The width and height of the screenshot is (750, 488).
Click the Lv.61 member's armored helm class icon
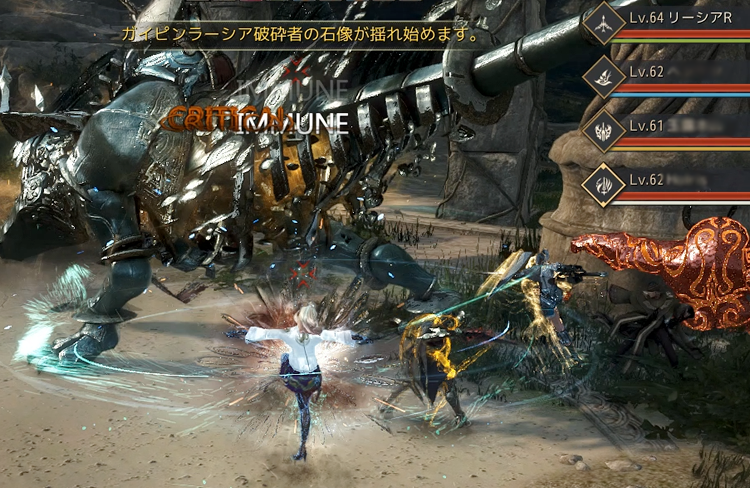coord(603,131)
